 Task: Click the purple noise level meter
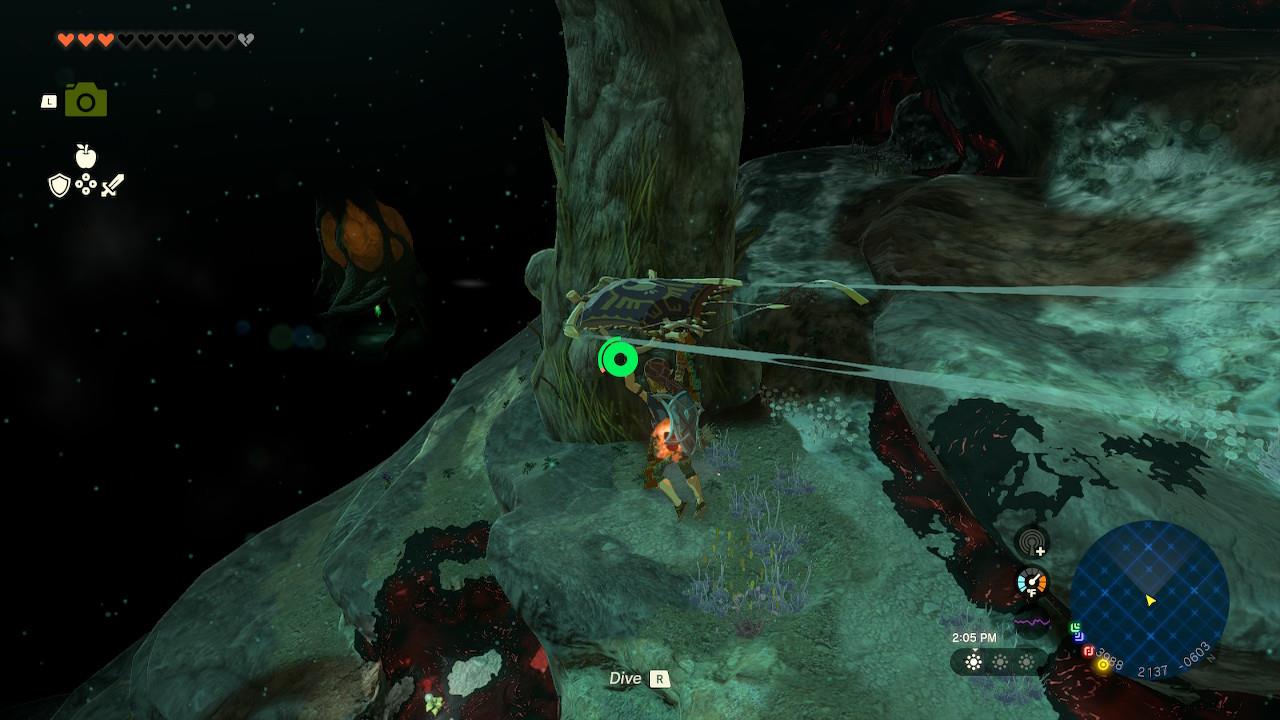tap(1031, 621)
